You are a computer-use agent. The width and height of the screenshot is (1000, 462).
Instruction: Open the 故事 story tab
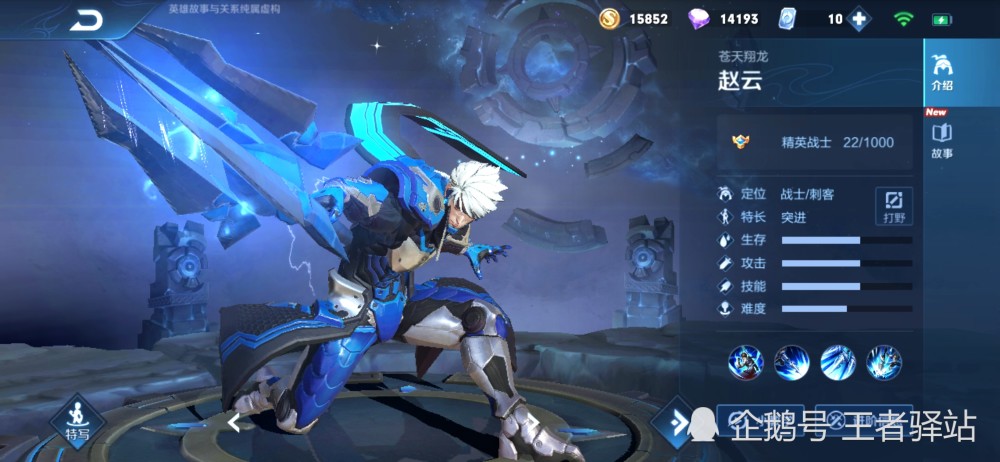pyautogui.click(x=941, y=141)
